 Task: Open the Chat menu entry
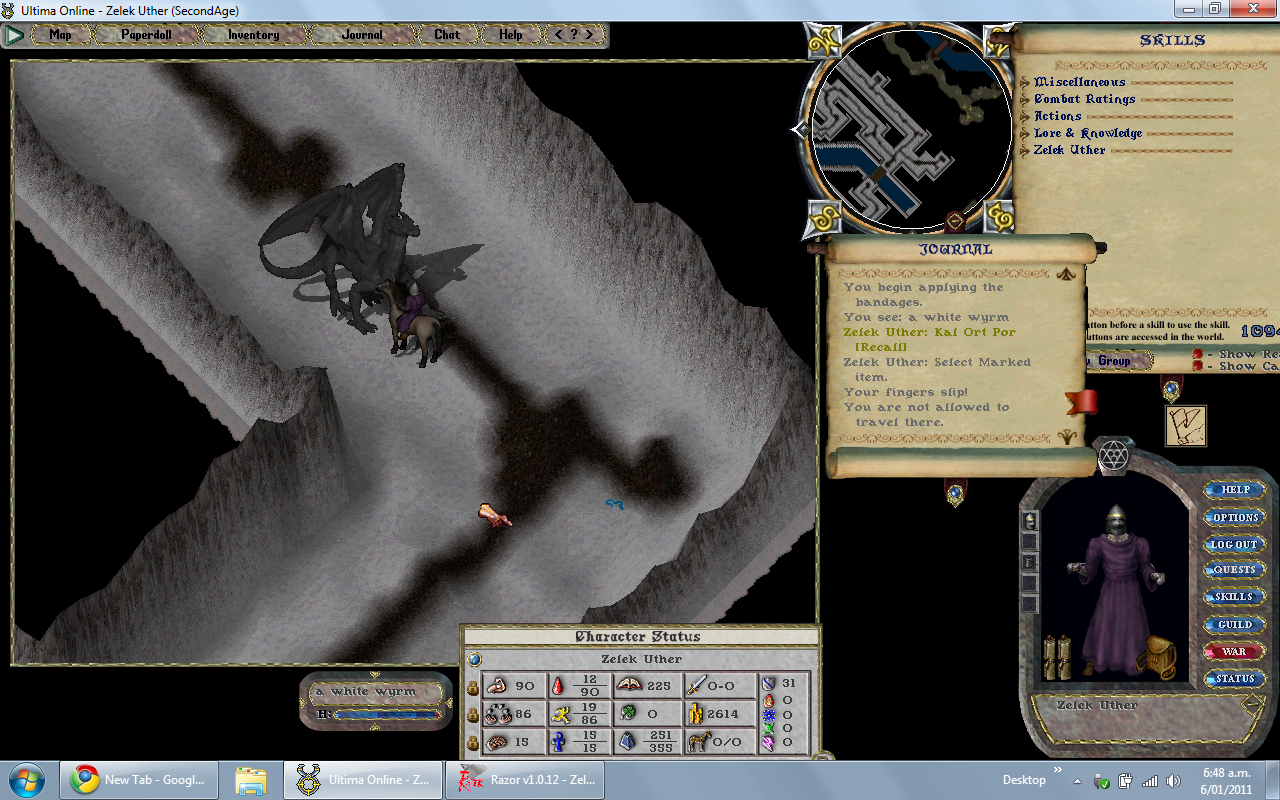(x=447, y=35)
